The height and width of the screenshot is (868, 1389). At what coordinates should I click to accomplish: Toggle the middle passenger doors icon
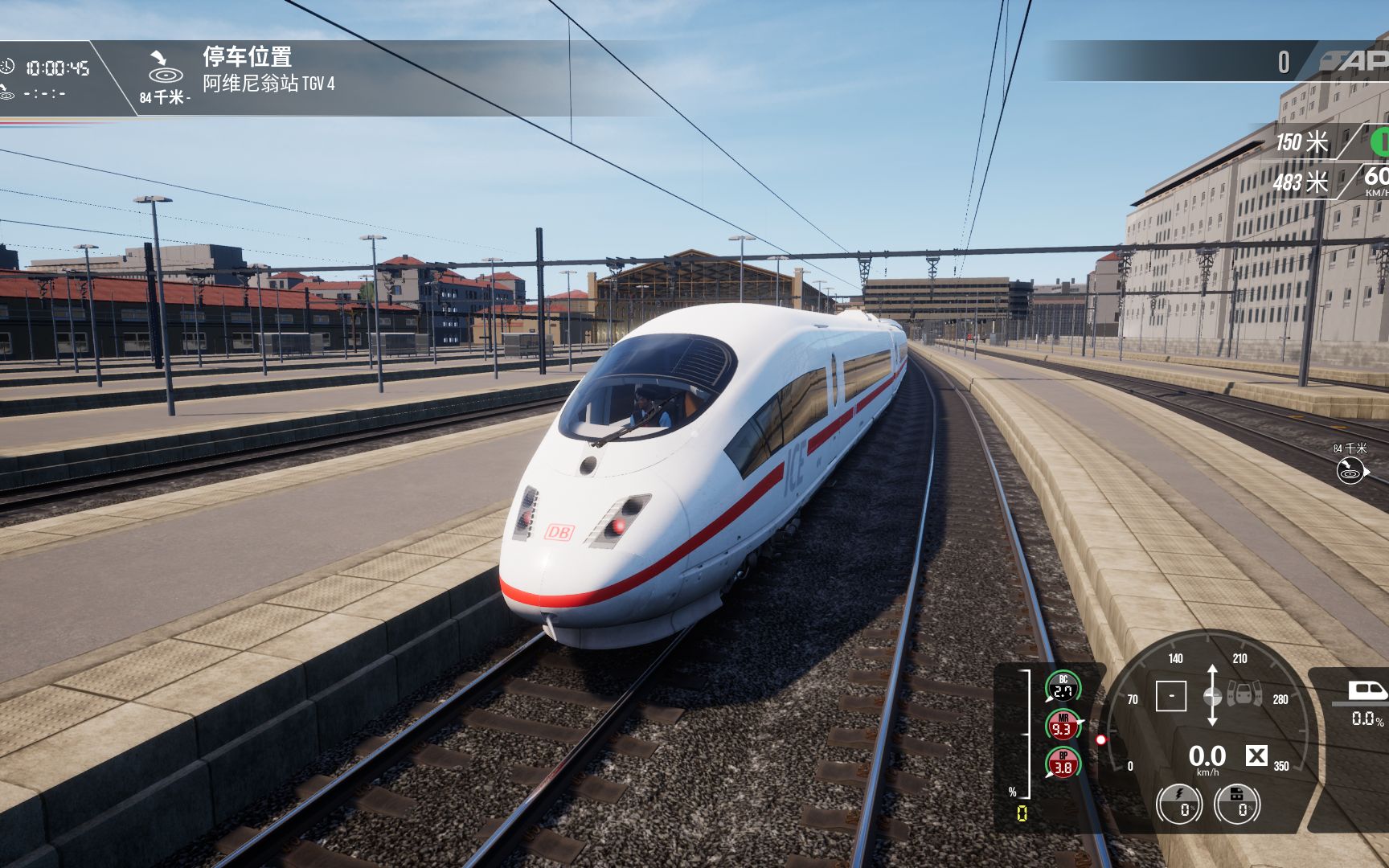(1244, 693)
